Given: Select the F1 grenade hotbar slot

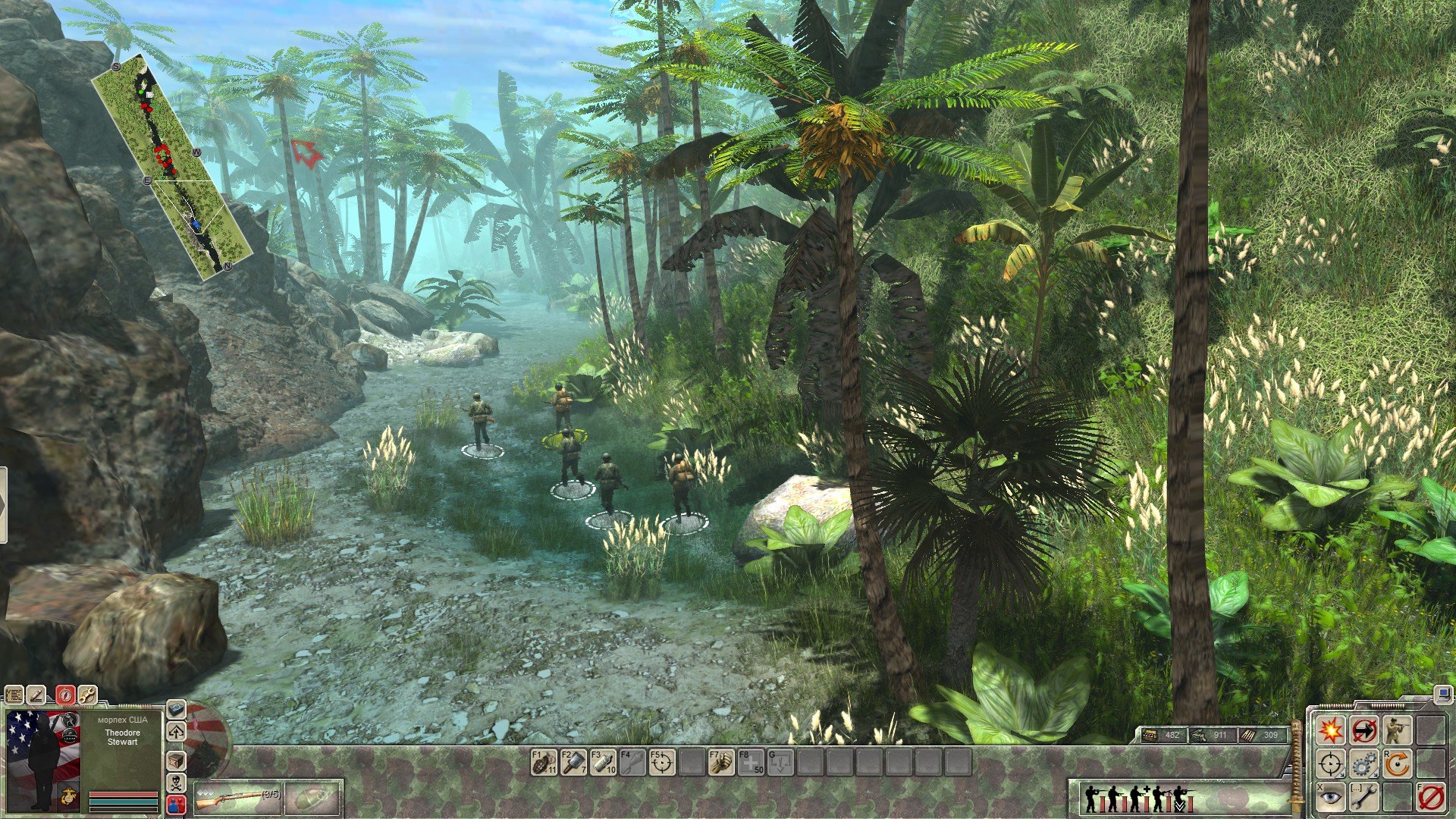Looking at the screenshot, I should [x=544, y=762].
